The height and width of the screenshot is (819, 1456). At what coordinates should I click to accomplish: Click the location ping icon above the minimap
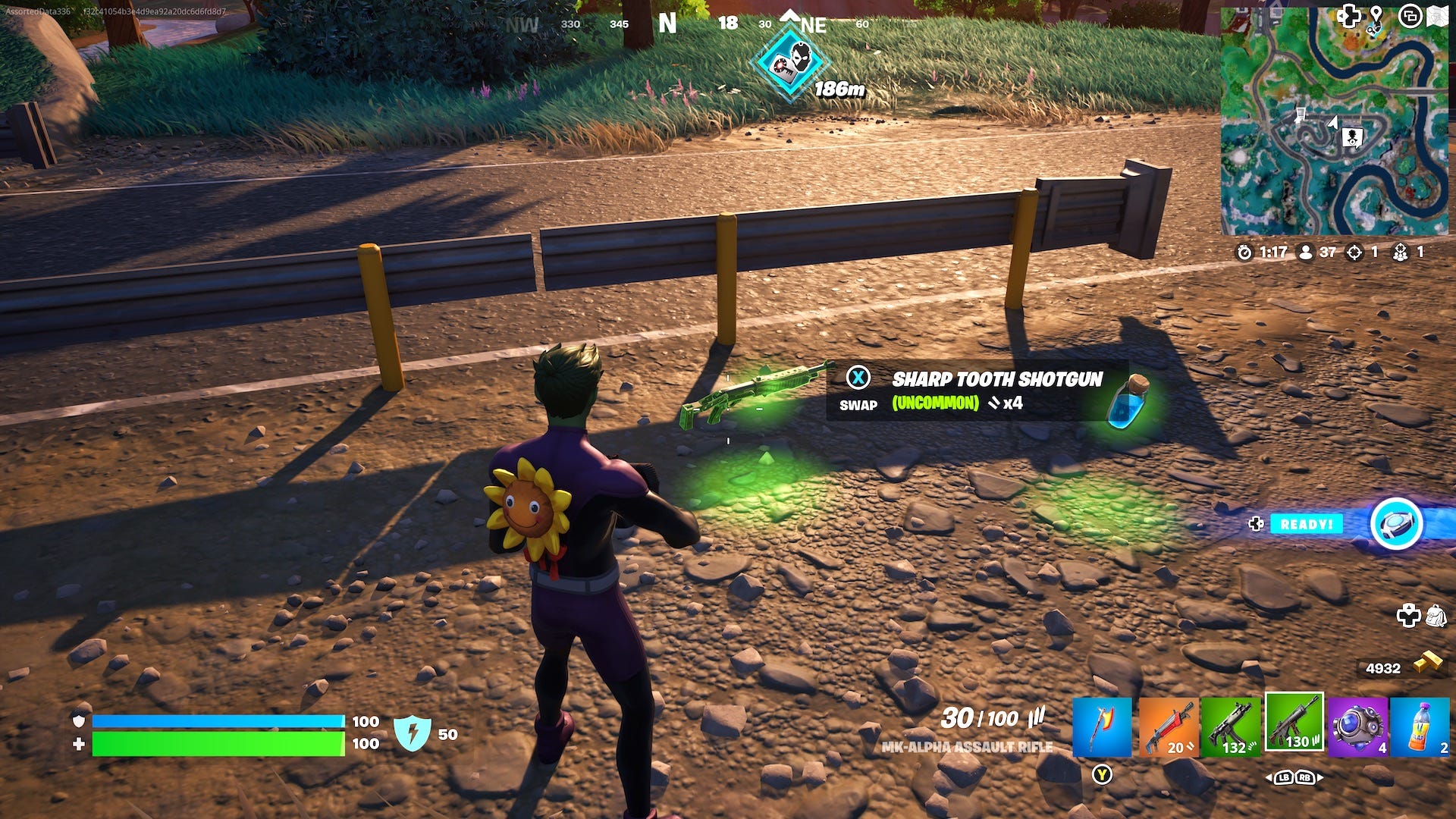1375,12
